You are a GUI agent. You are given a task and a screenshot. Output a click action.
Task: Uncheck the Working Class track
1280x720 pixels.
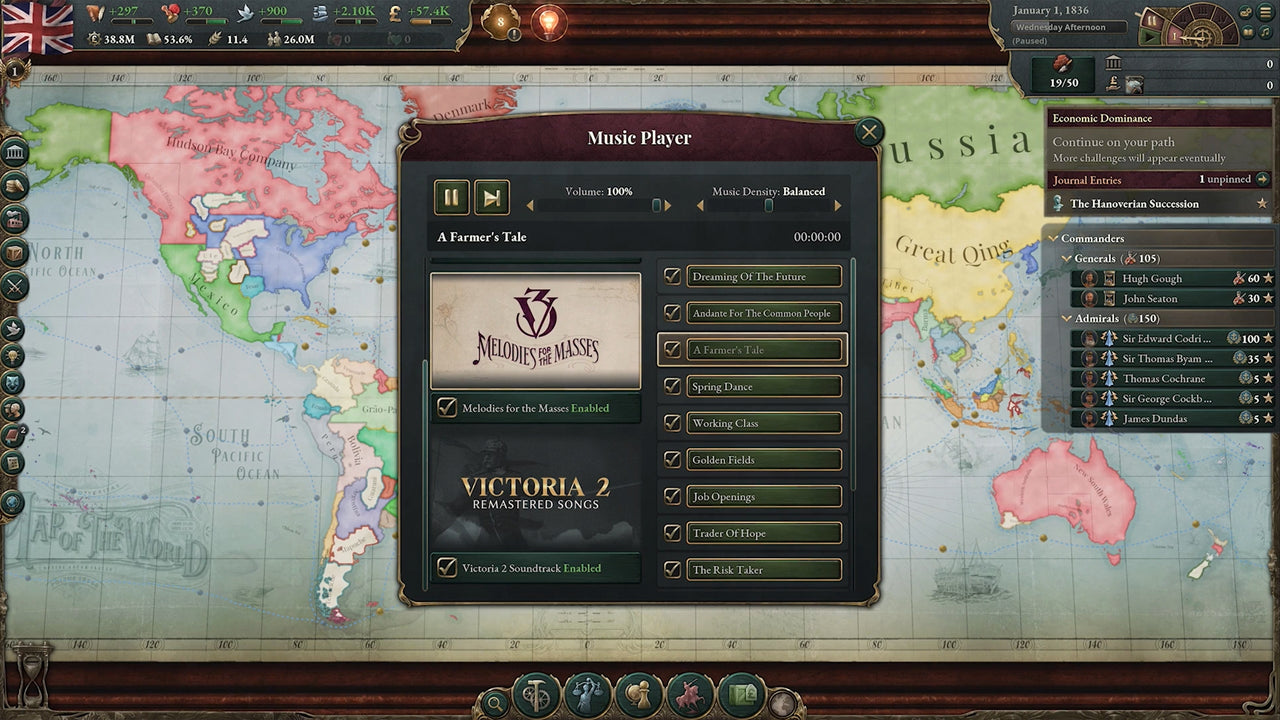point(671,423)
